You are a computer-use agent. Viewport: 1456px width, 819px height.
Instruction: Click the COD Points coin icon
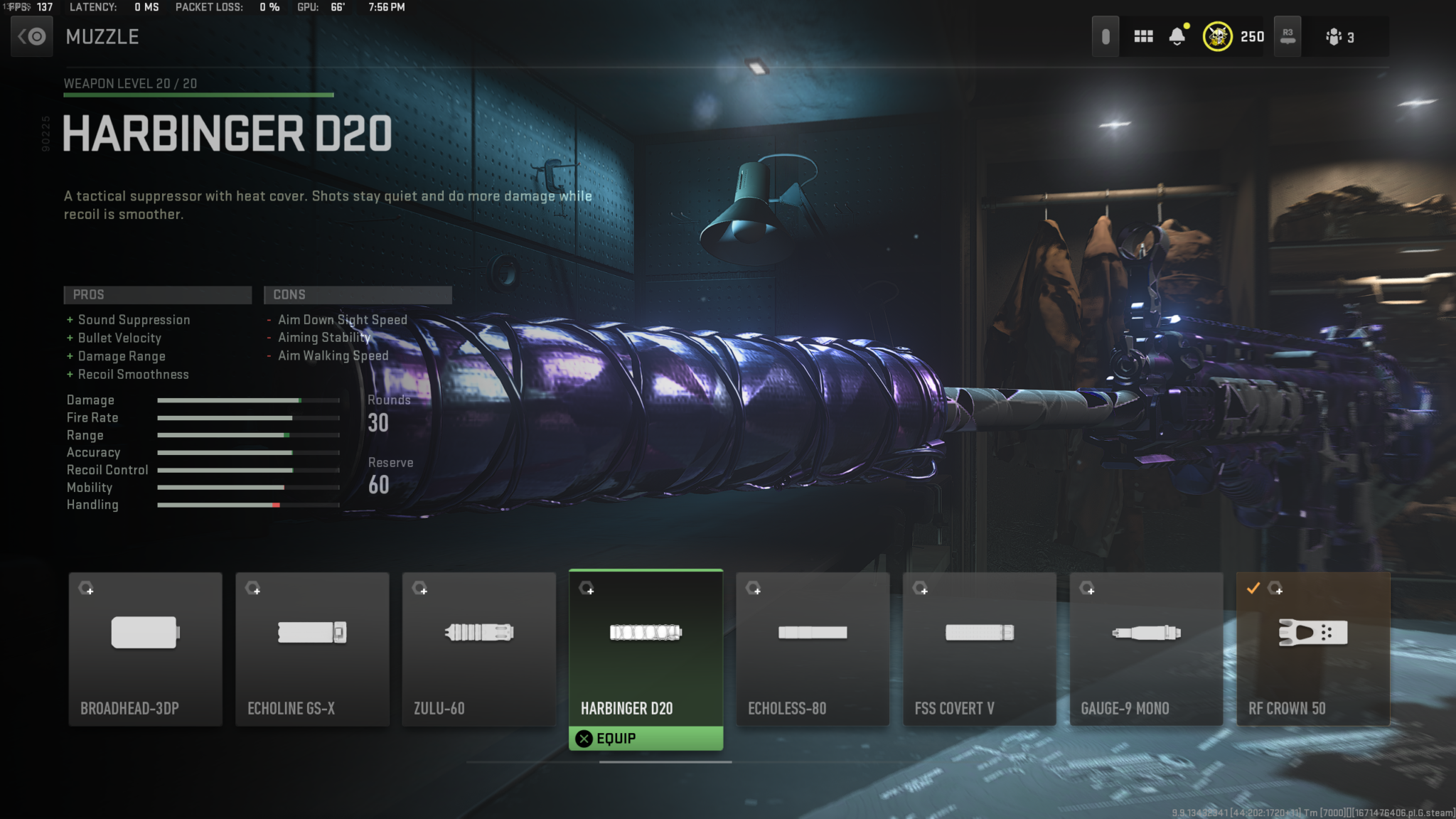[1217, 36]
